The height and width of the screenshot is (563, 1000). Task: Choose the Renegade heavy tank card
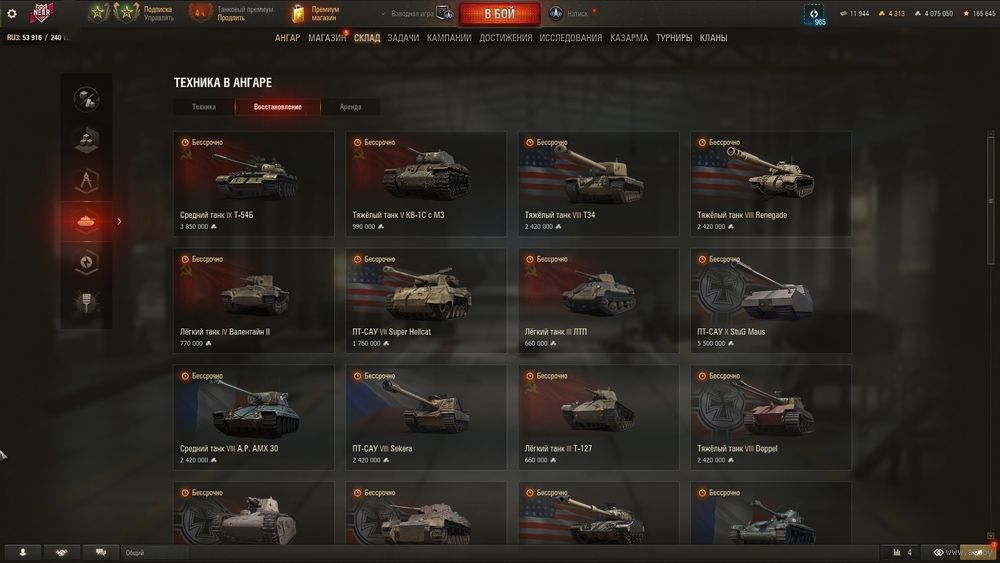click(770, 184)
